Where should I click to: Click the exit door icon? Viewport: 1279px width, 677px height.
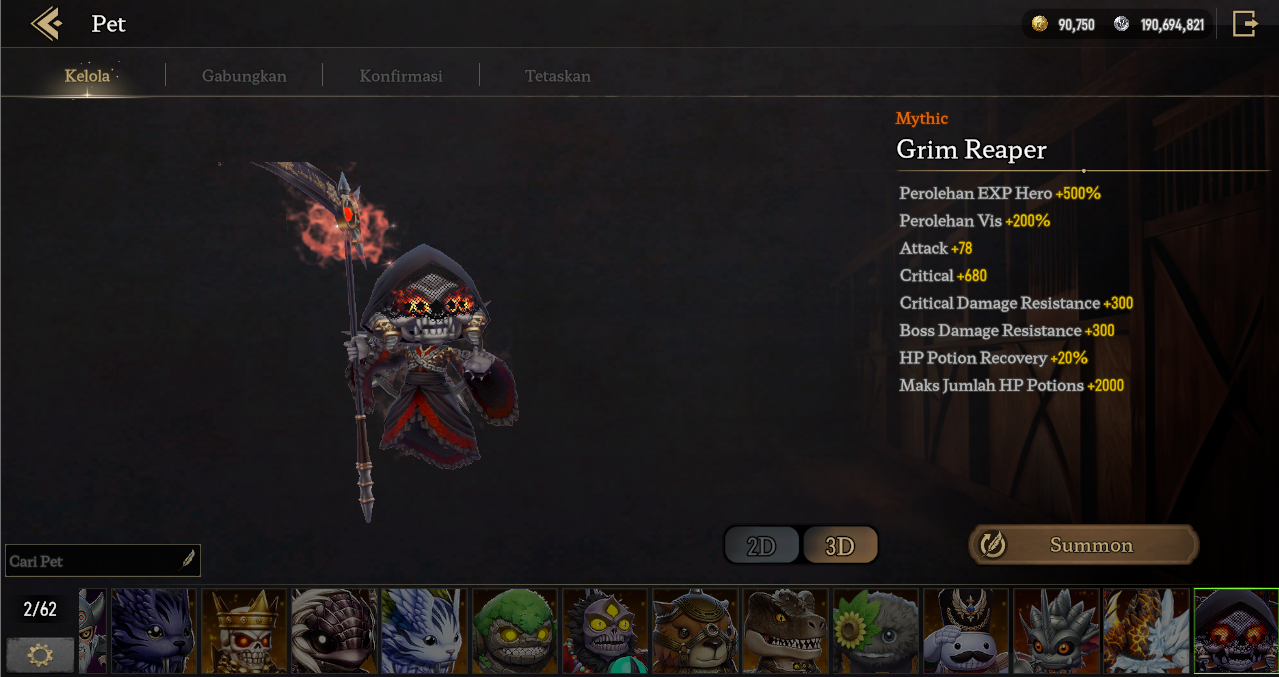click(x=1245, y=24)
